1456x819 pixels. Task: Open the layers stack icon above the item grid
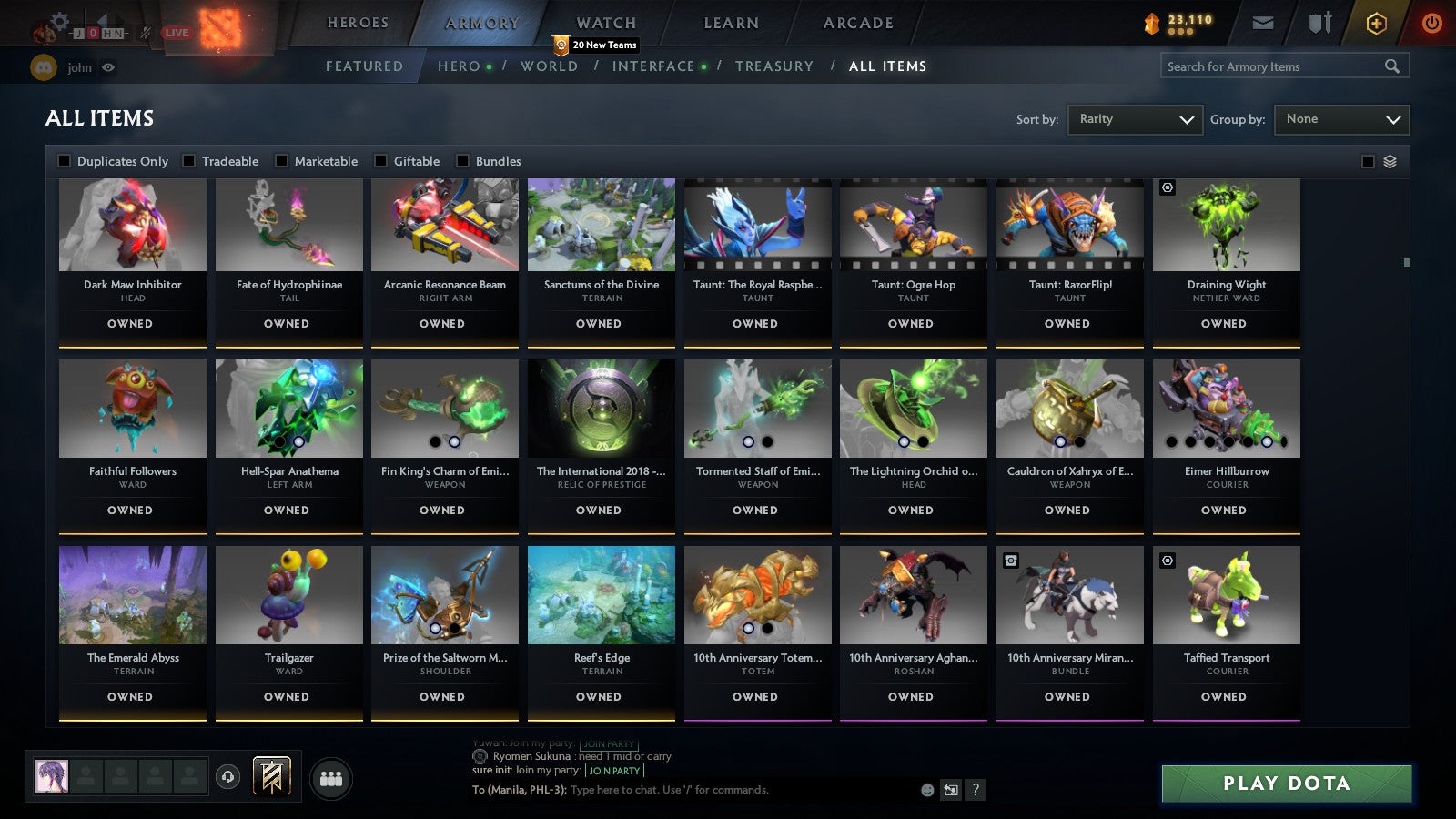1389,161
